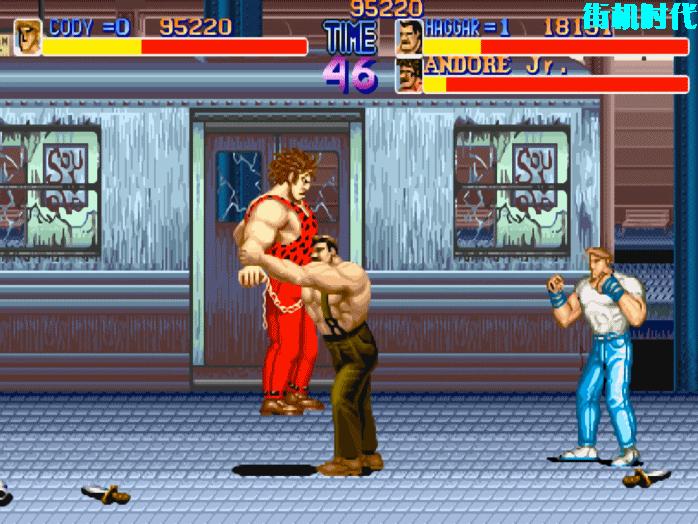Viewport: 698px width, 524px height.
Task: Select Haggar's portrait icon
Action: point(408,37)
